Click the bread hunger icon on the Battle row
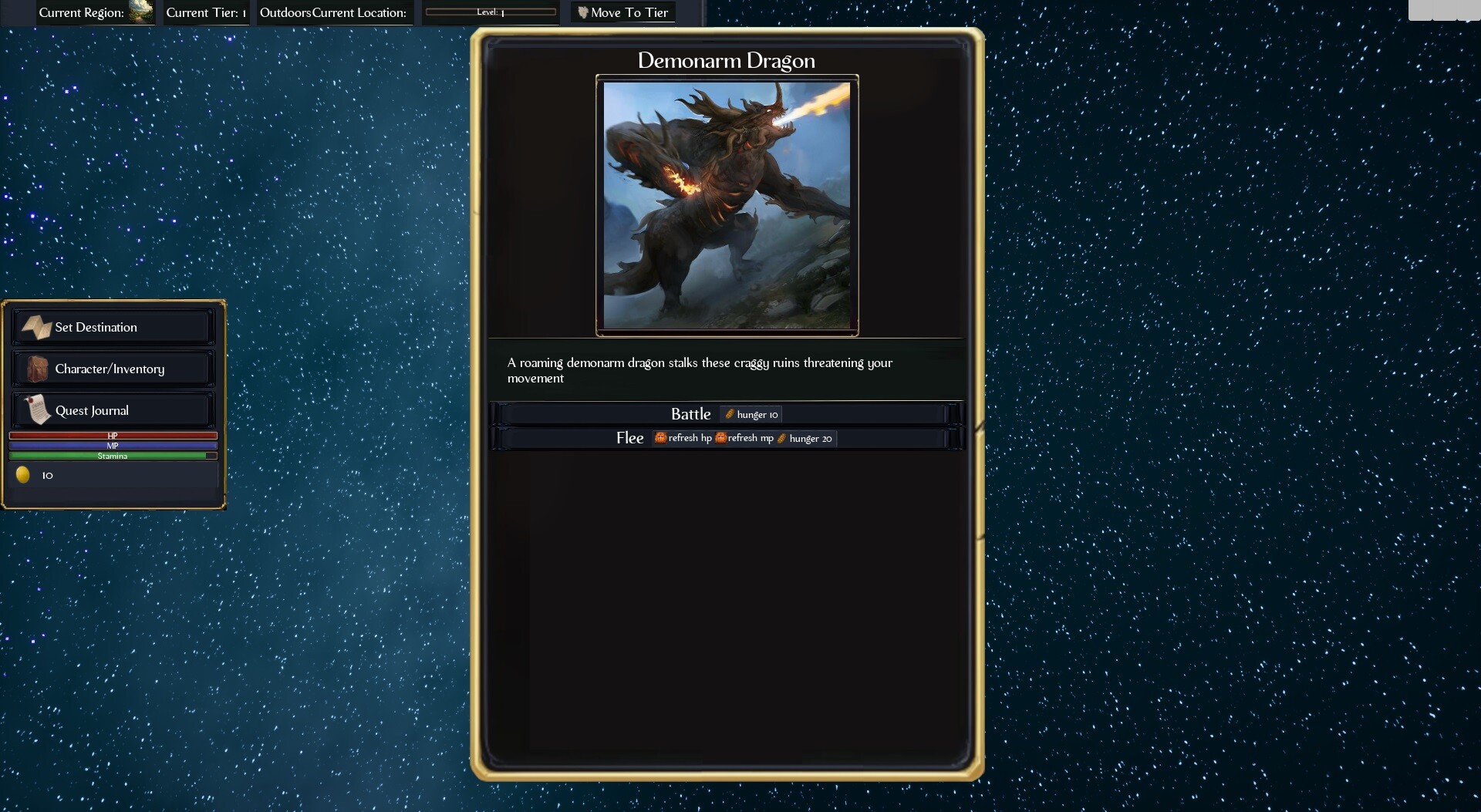The height and width of the screenshot is (812, 1481). [x=730, y=414]
